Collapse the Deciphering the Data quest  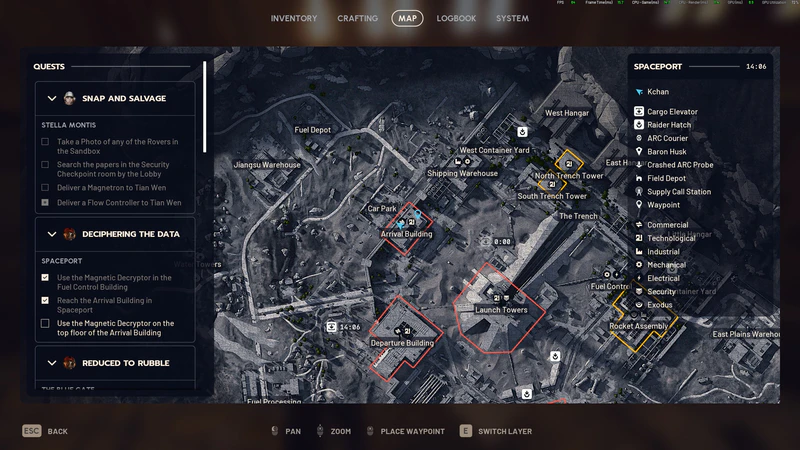[x=52, y=234]
